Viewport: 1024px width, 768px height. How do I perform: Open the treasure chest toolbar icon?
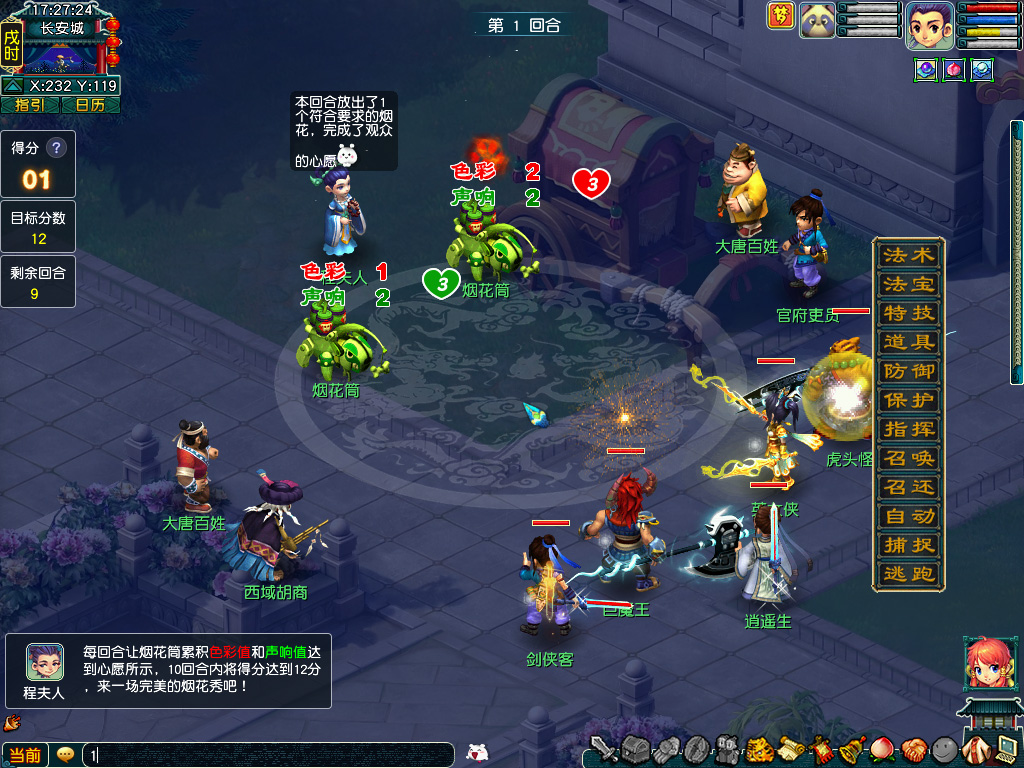[x=636, y=748]
